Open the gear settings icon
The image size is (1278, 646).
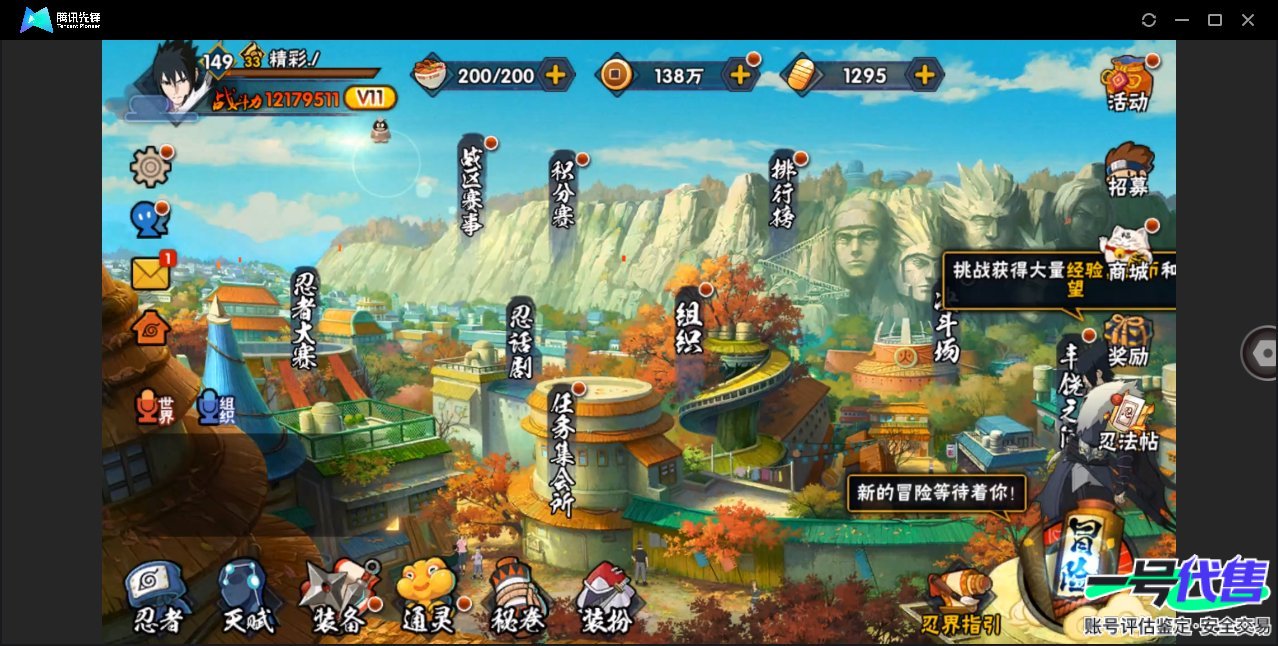[x=150, y=166]
